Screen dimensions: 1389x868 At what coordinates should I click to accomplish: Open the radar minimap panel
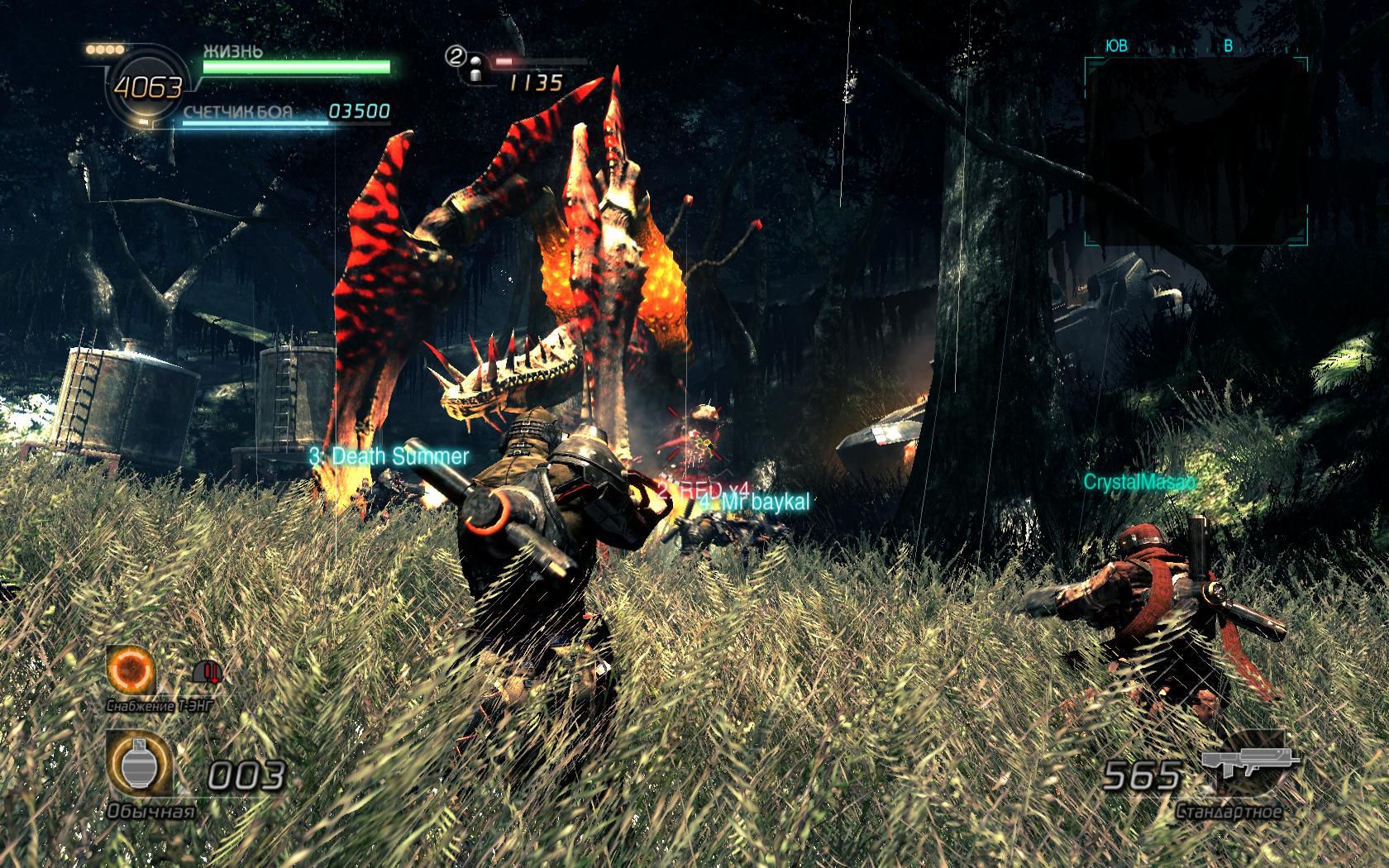point(1196,151)
